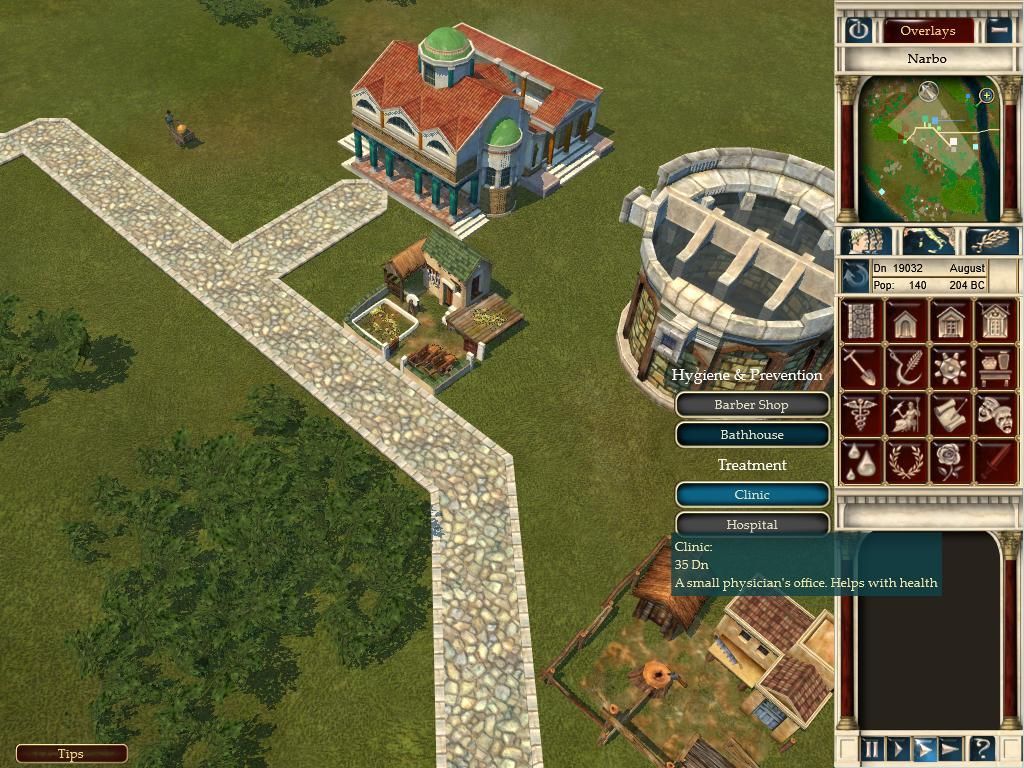The height and width of the screenshot is (768, 1024).
Task: Pause the game
Action: click(871, 749)
